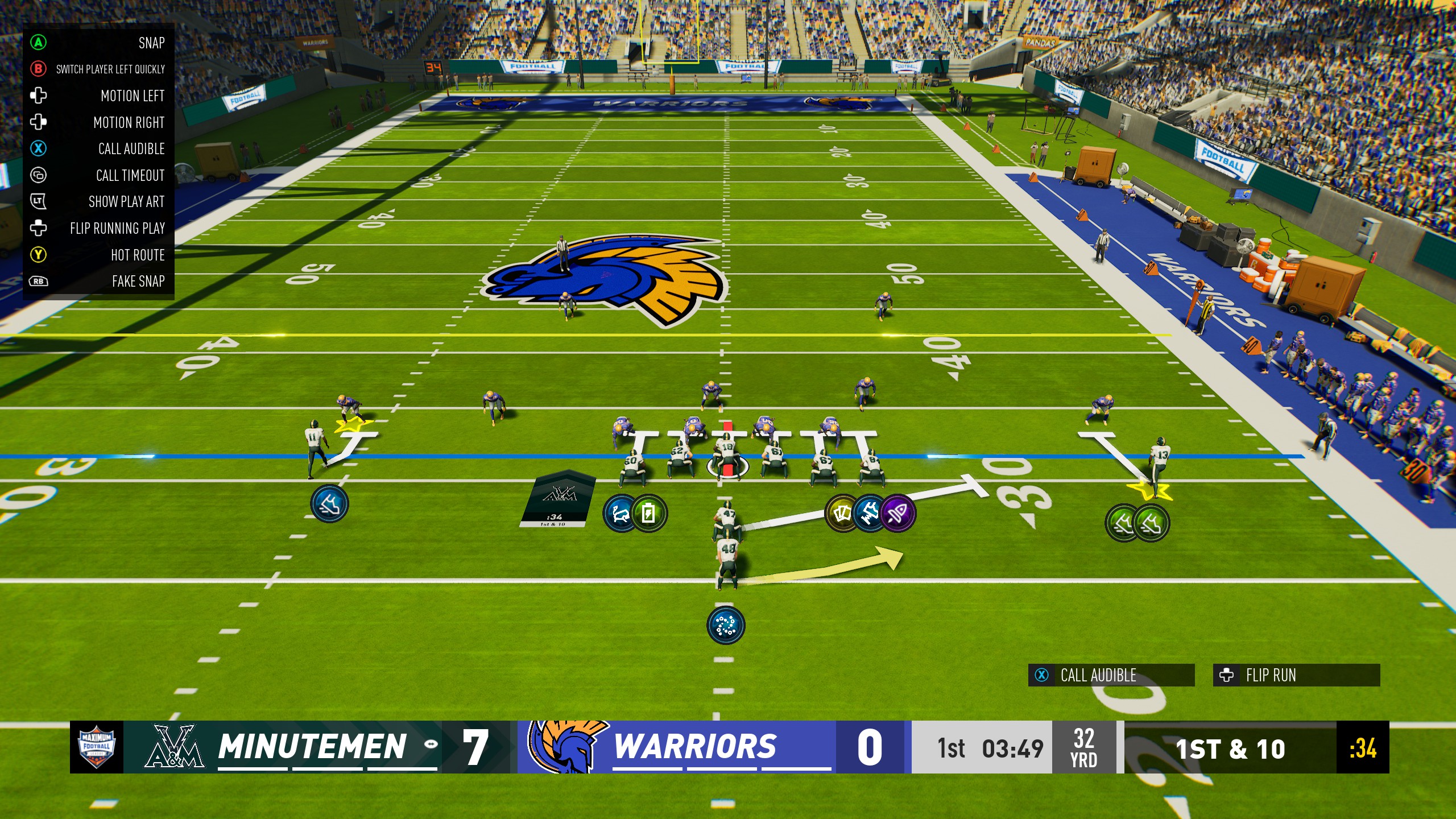
Task: Select the purple rocket ability icon
Action: click(898, 514)
